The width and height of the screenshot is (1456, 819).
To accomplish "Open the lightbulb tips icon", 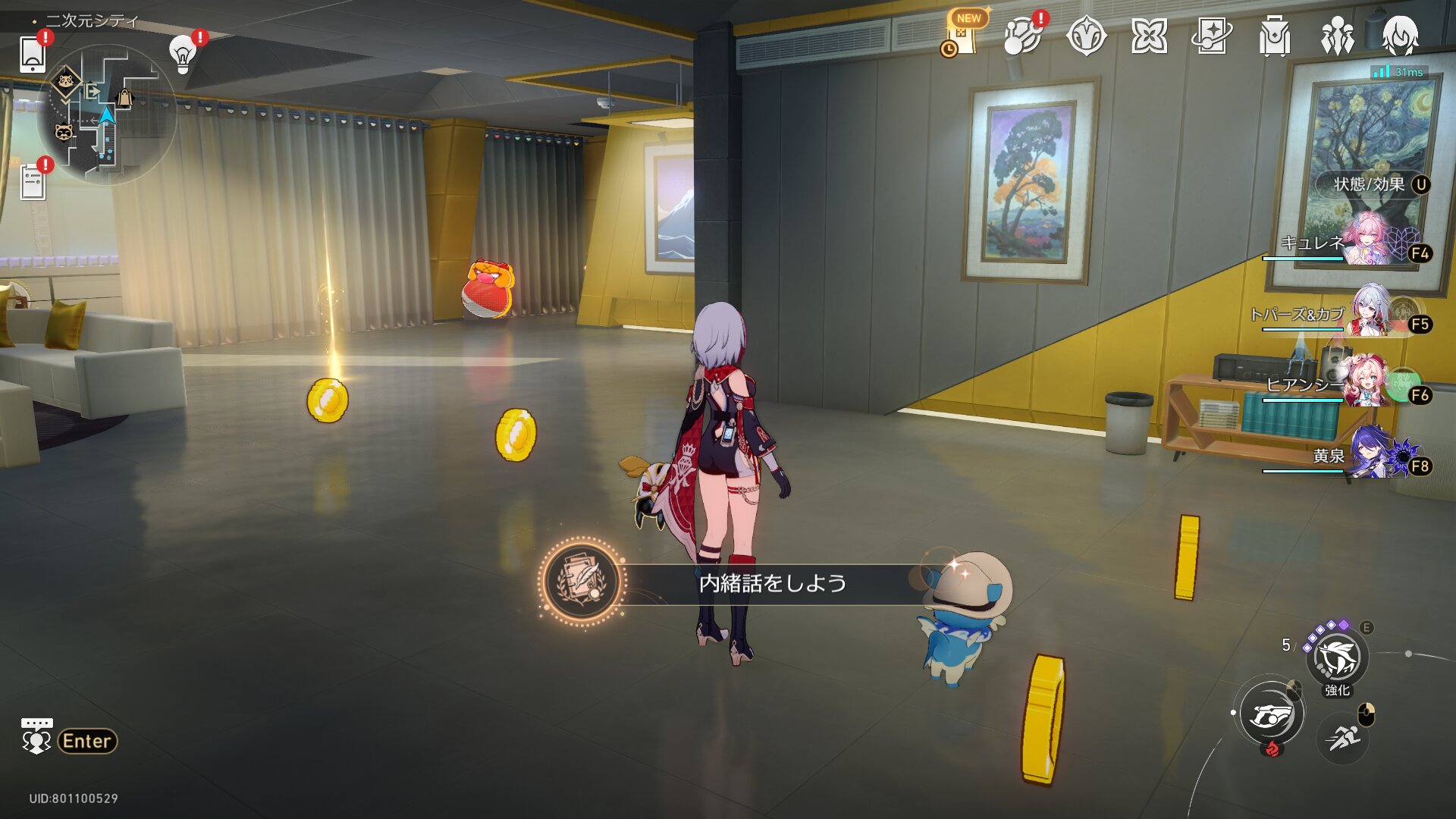I will pyautogui.click(x=183, y=54).
